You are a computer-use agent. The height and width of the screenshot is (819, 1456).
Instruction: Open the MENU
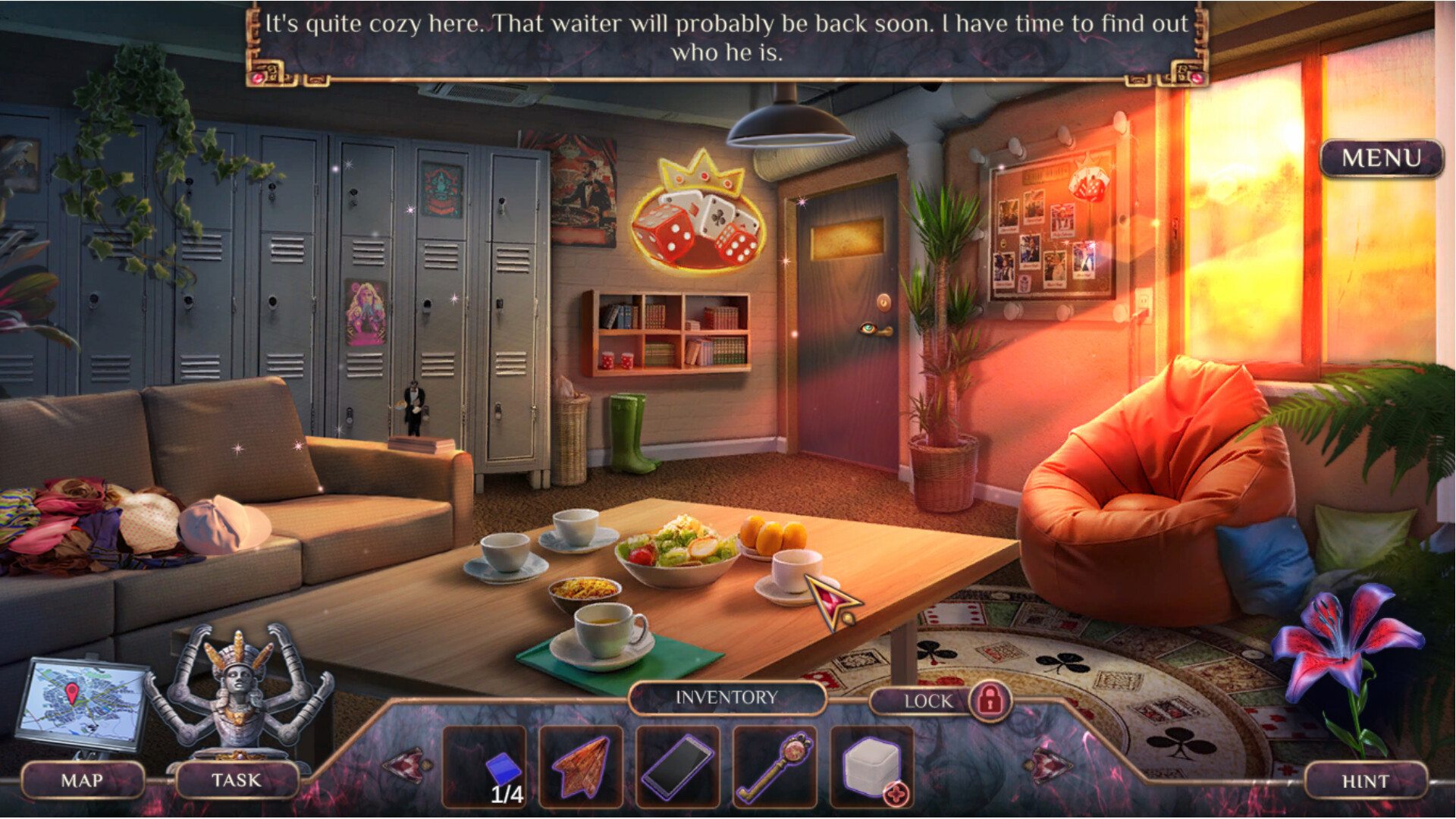(x=1382, y=157)
